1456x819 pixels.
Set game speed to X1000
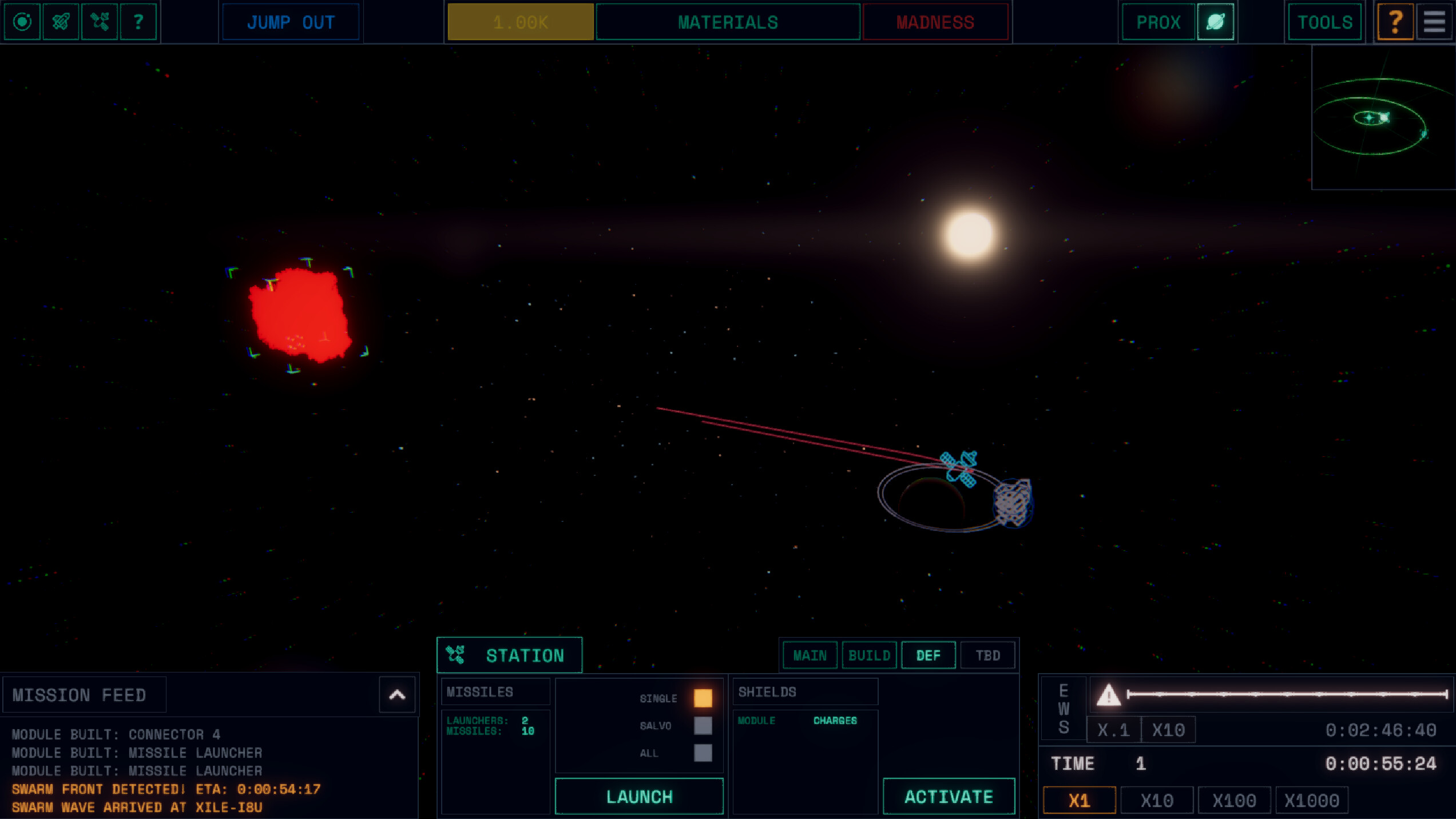click(x=1312, y=800)
